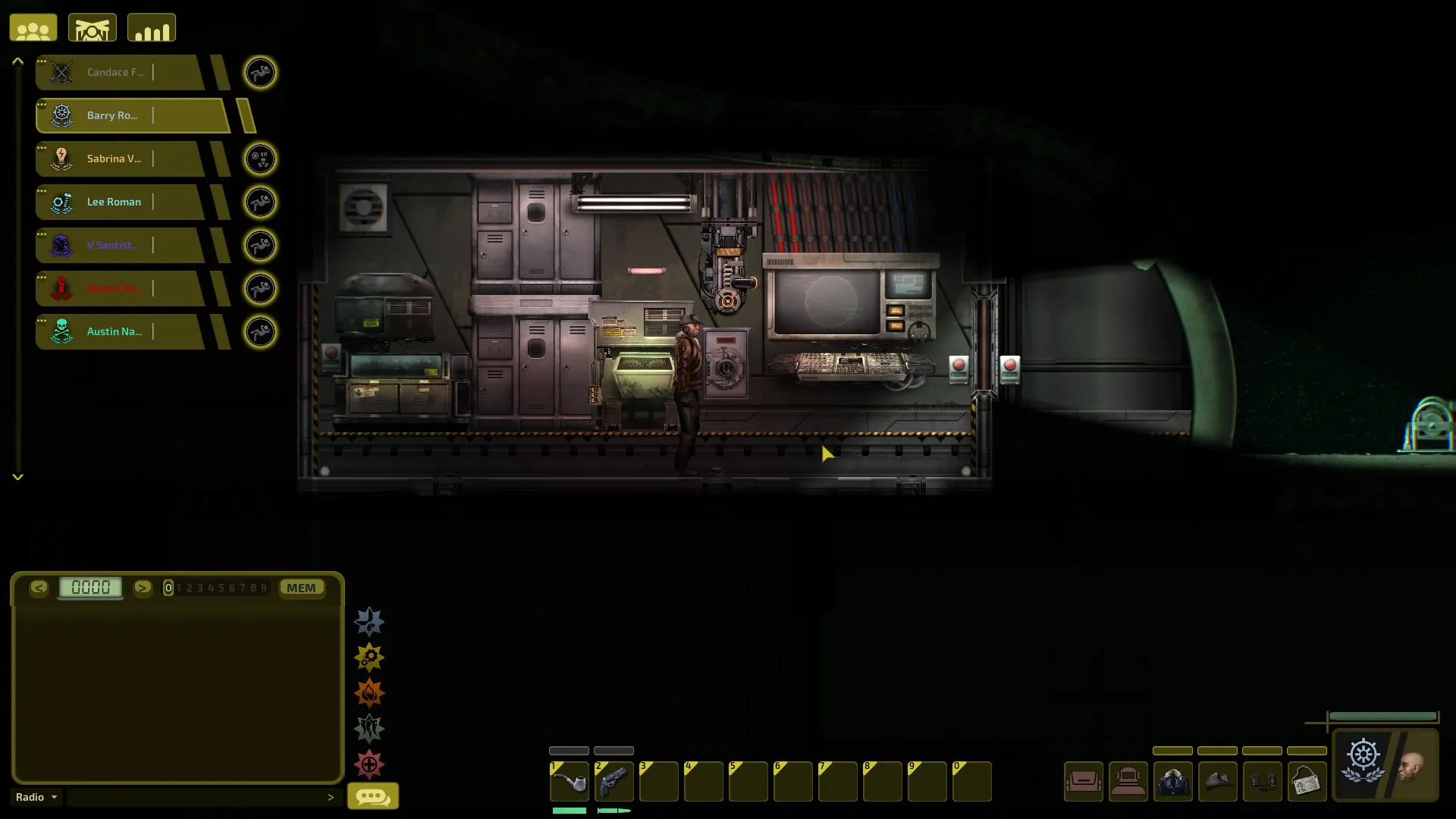Request a medic with the red cross icon
Screen dimensions: 1456x819
[x=369, y=764]
